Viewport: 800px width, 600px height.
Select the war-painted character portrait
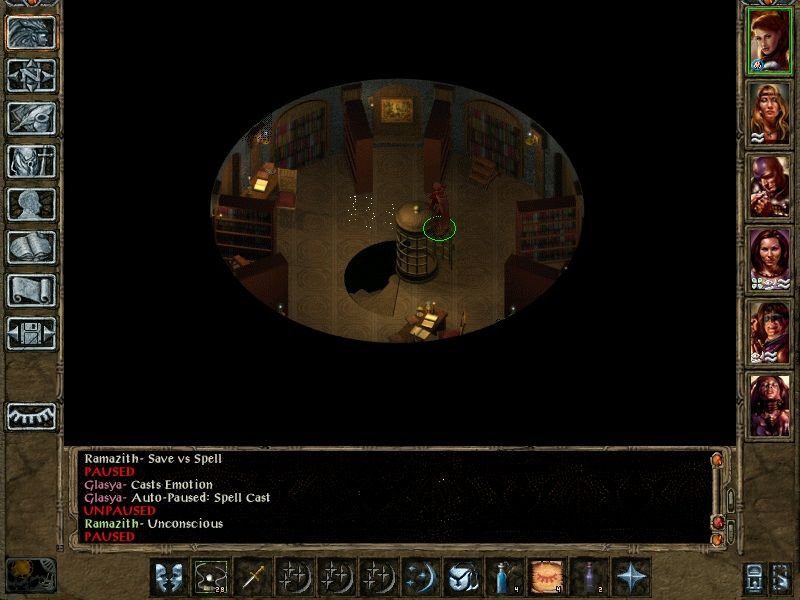click(x=769, y=332)
